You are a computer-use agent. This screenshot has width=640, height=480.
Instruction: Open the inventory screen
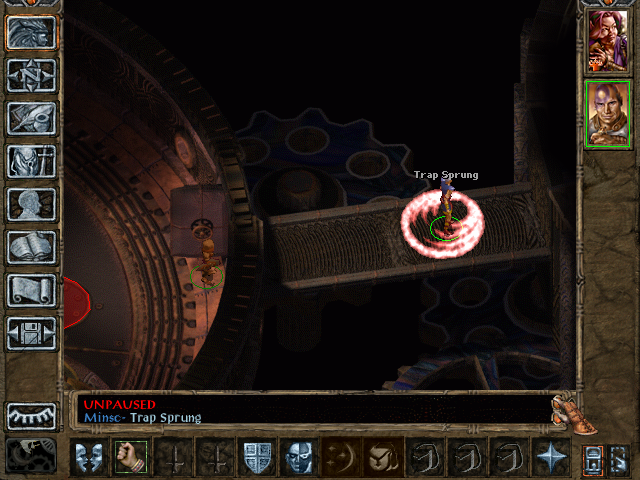[31, 161]
